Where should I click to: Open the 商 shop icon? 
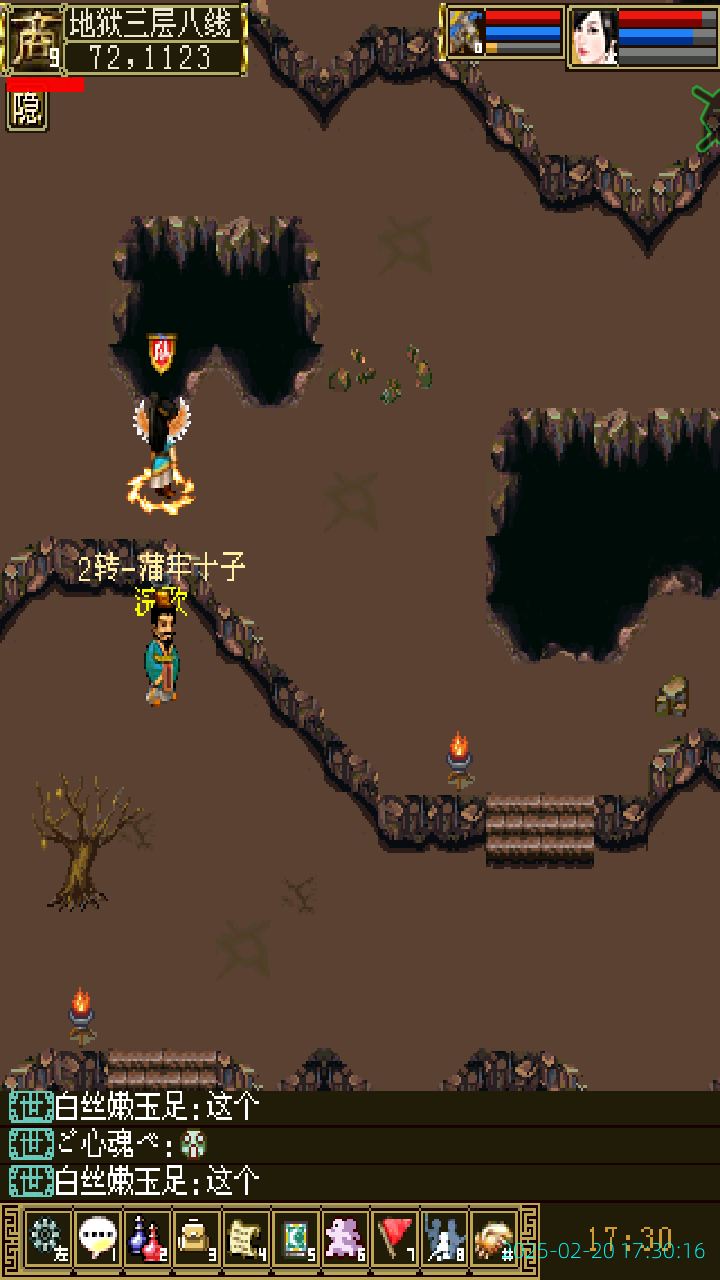coord(33,39)
